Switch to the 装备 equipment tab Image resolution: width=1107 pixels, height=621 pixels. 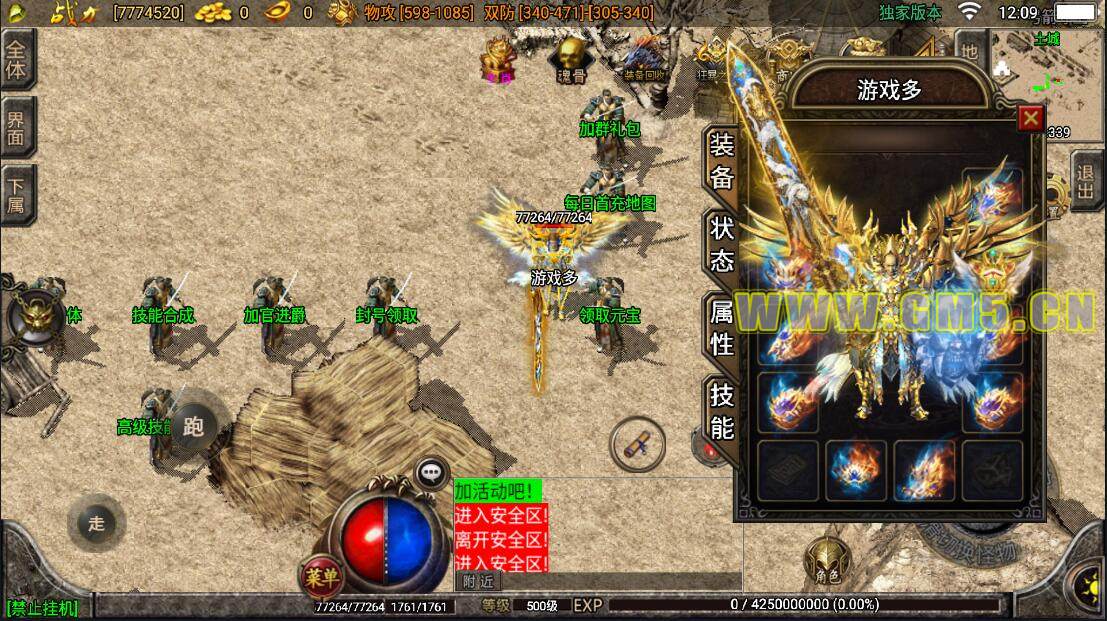[x=722, y=159]
